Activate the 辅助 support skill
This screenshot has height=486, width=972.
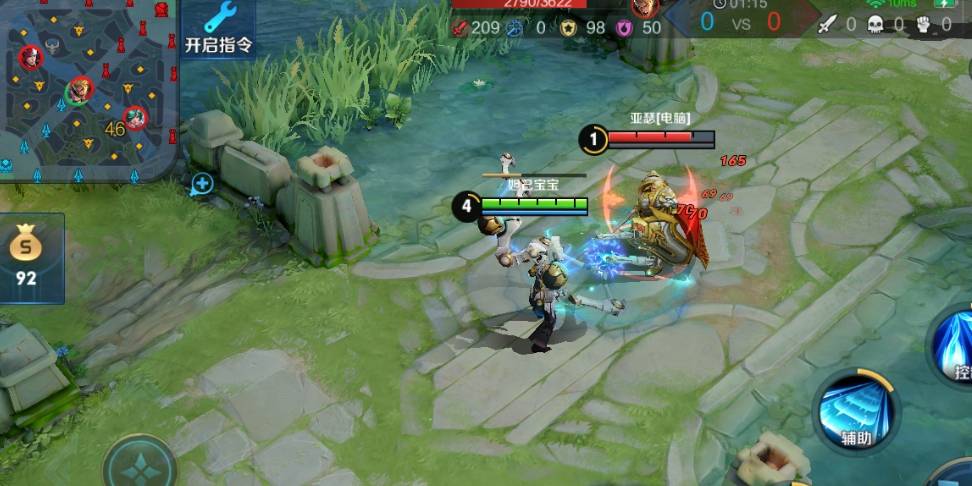855,410
